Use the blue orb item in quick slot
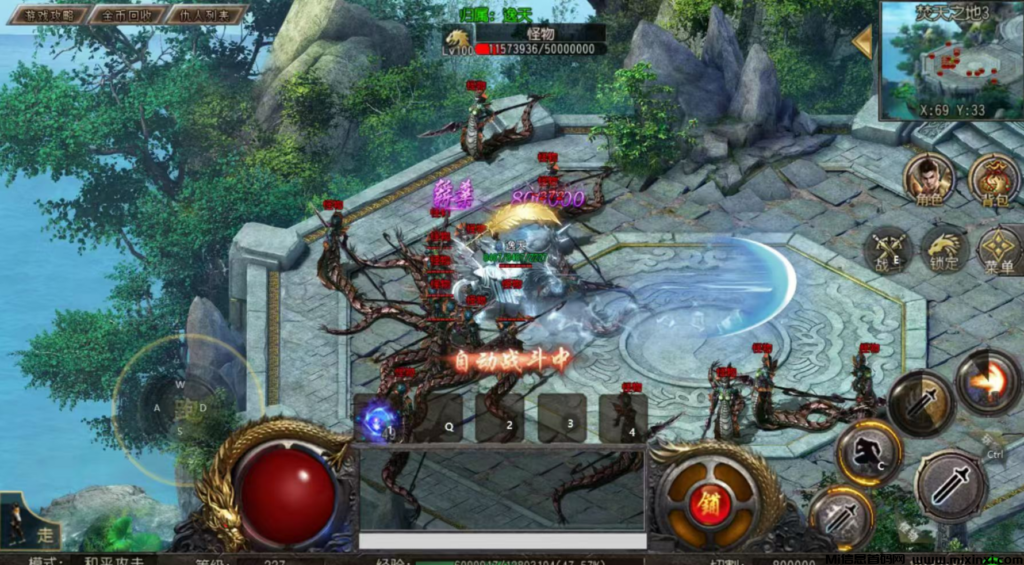This screenshot has height=565, width=1024. click(x=380, y=418)
